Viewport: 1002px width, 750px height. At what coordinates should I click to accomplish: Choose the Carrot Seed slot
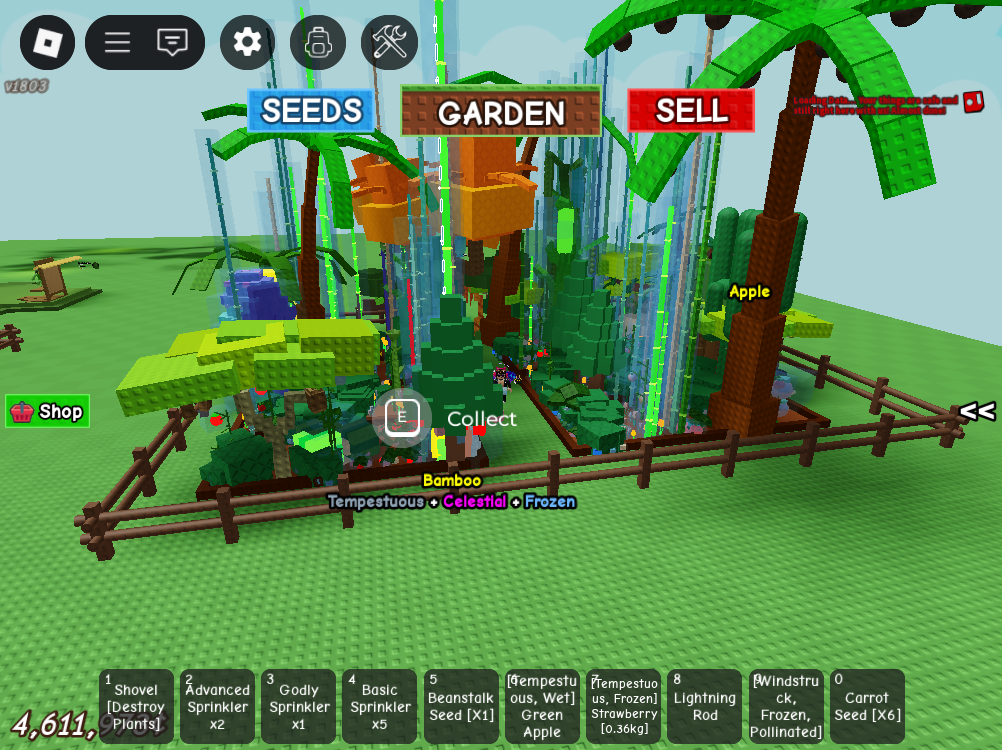point(867,706)
